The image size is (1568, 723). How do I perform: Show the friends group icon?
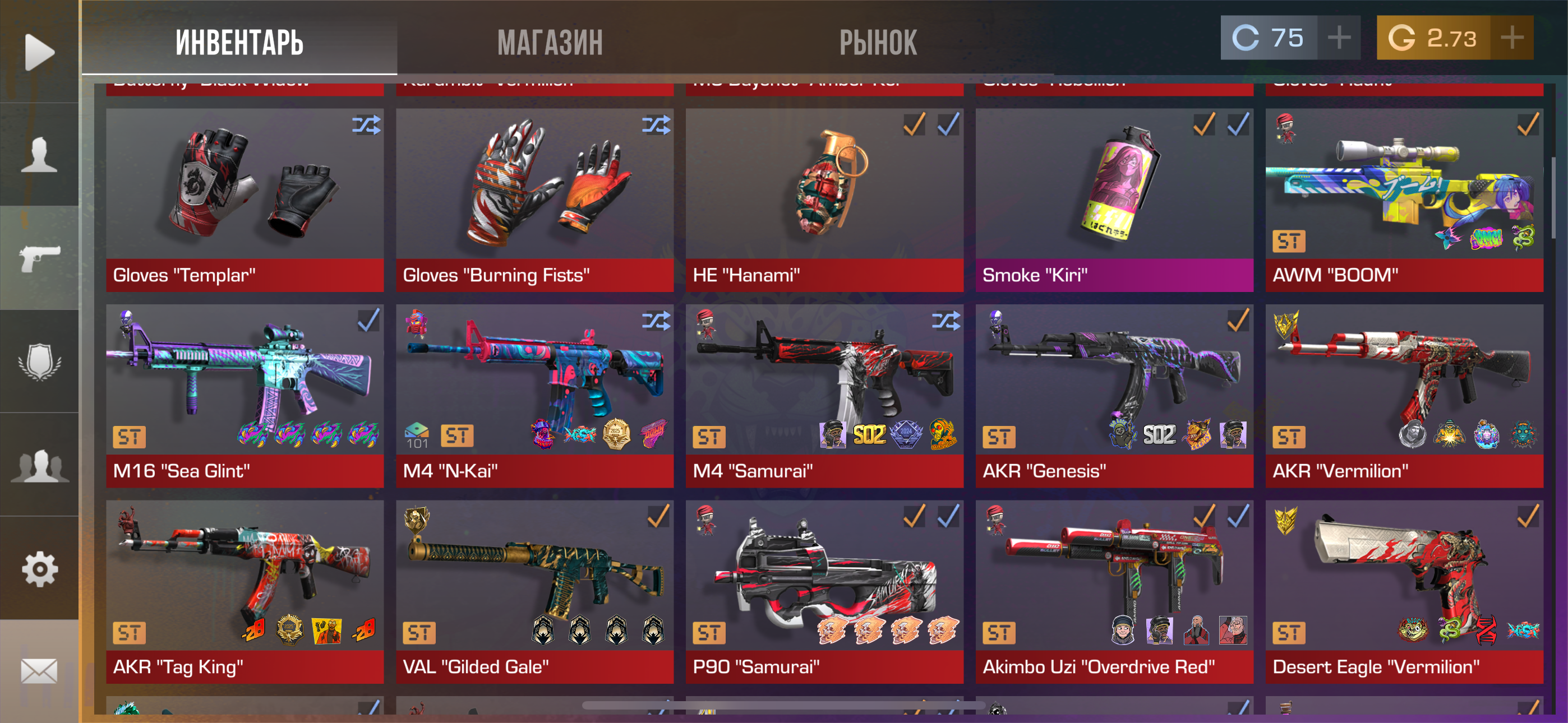click(39, 466)
